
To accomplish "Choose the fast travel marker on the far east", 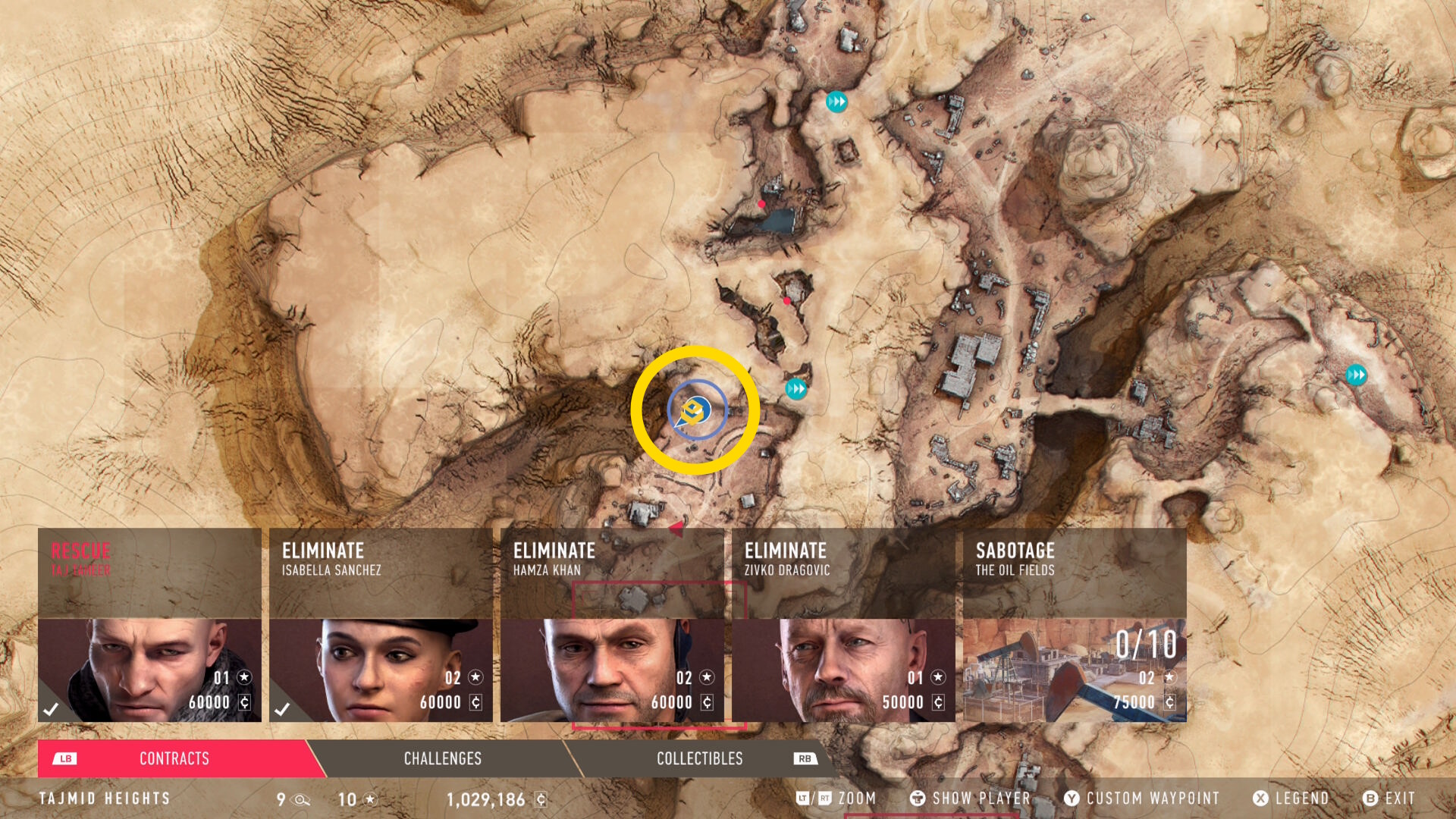I will tap(1356, 375).
